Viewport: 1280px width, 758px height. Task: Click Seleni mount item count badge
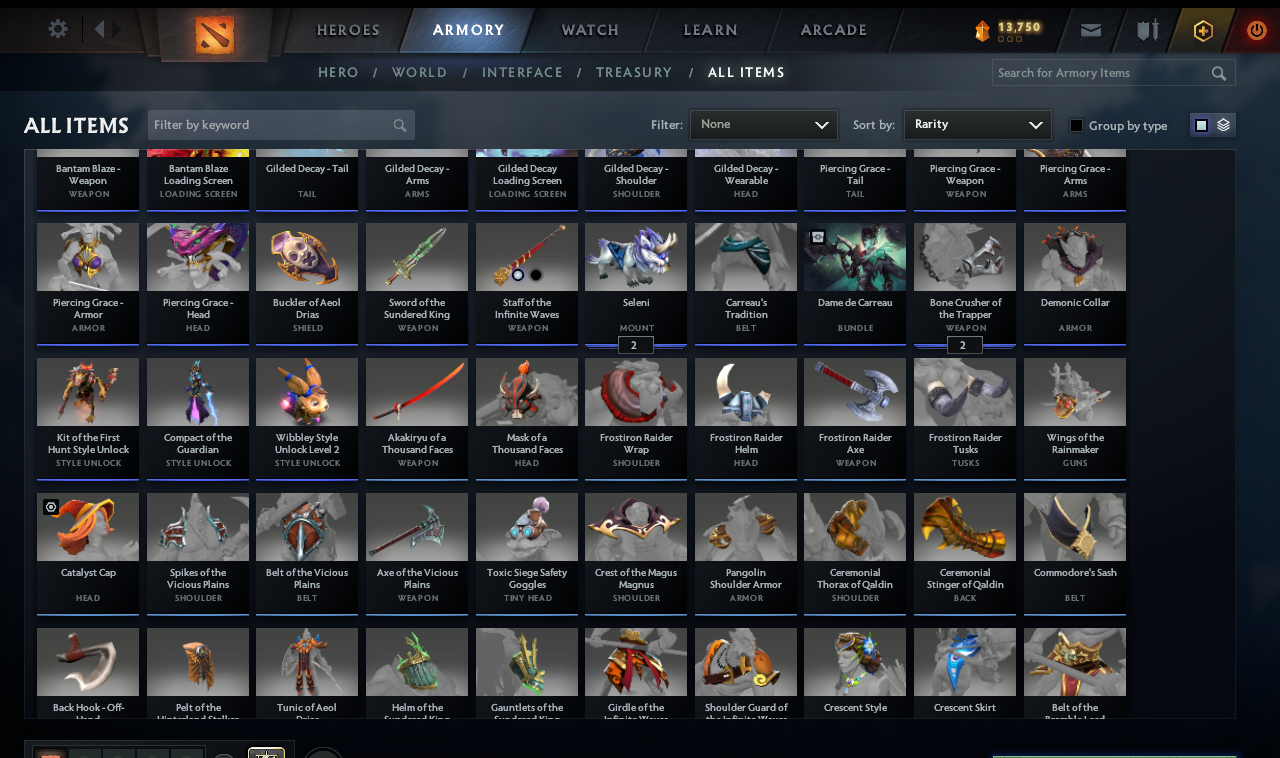635,344
